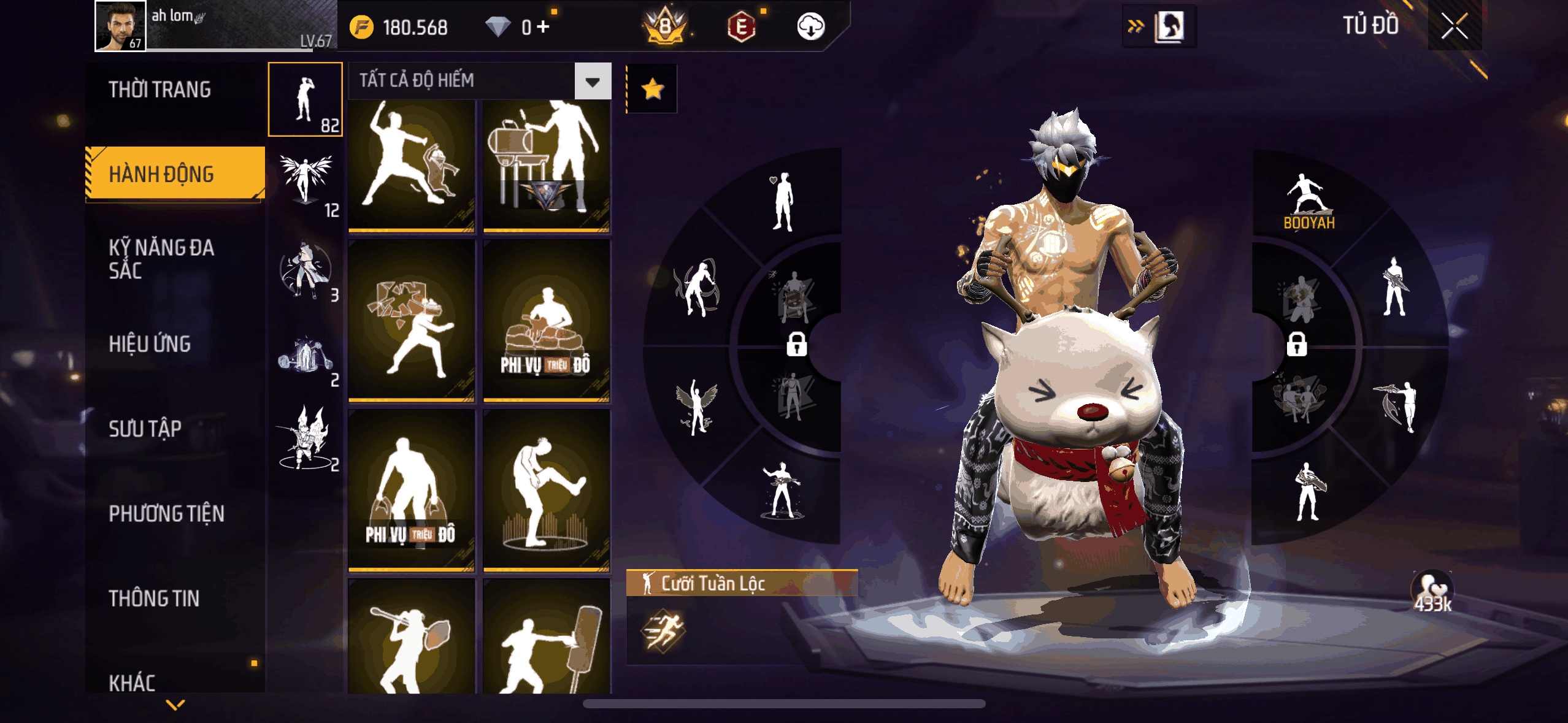1568x723 pixels.
Task: Click the double arrow chevron near the top right
Action: (x=1137, y=25)
